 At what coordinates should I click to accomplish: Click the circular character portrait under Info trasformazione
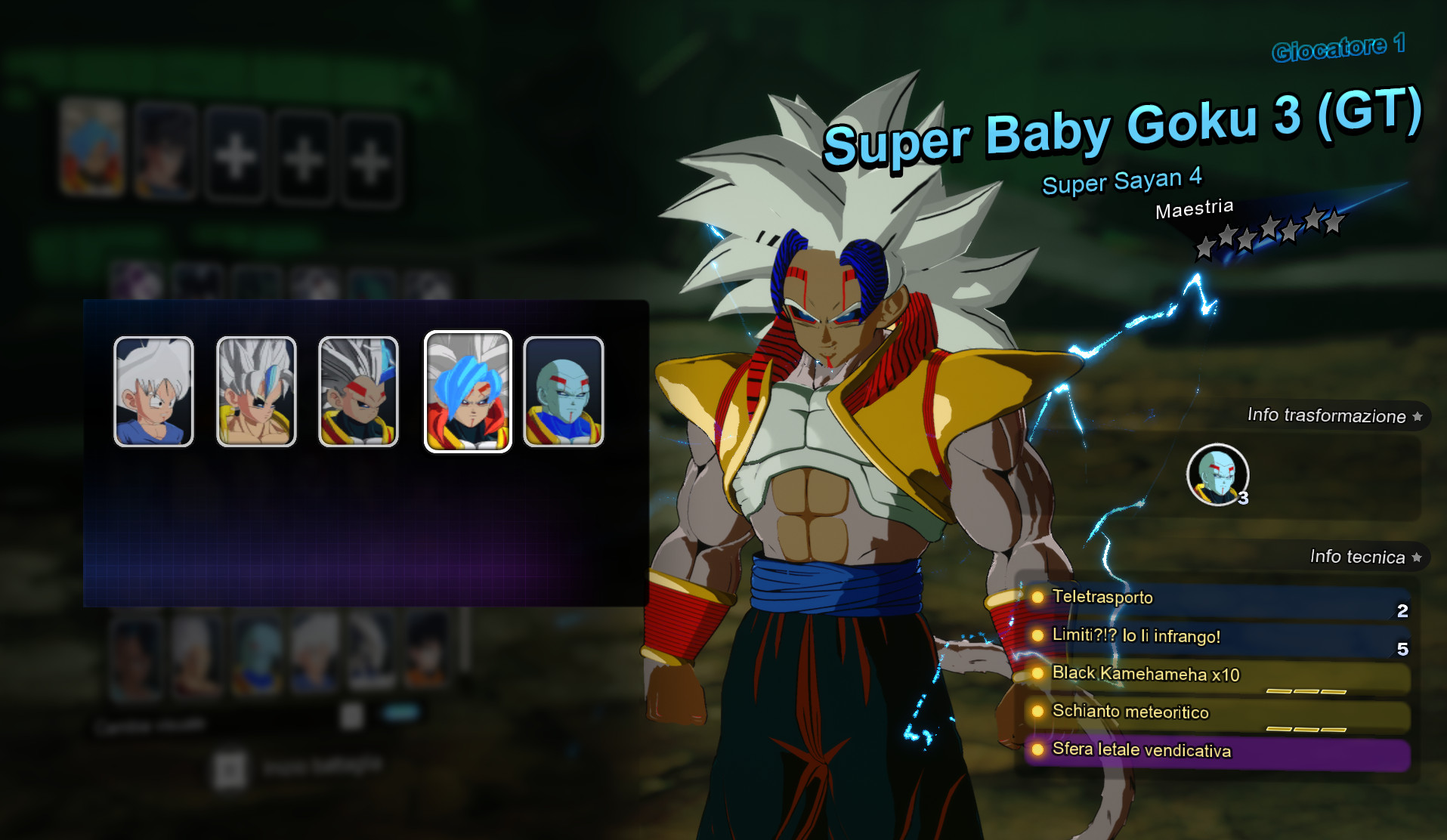(x=1217, y=474)
